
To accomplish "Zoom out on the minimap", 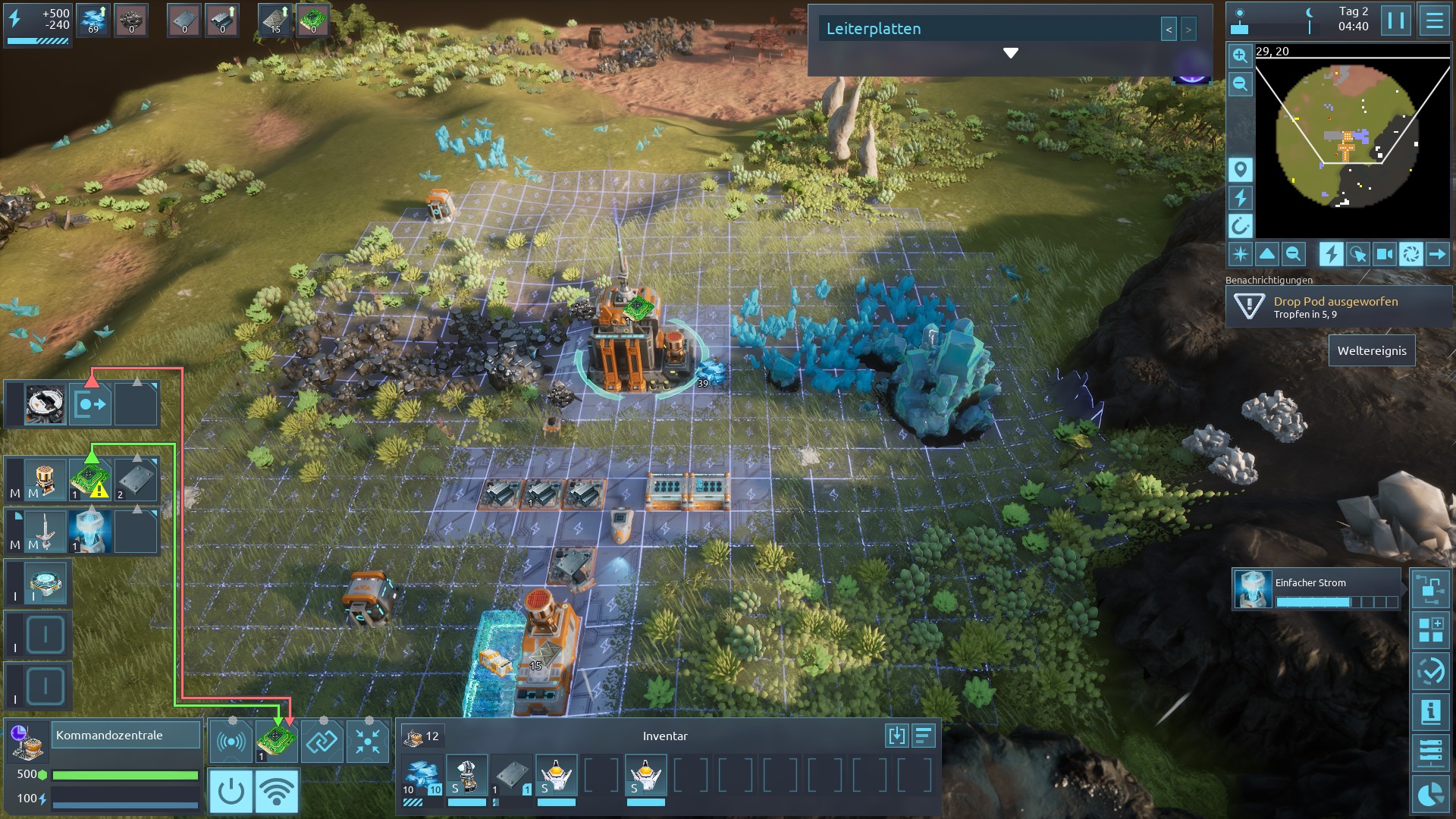I will point(1240,83).
